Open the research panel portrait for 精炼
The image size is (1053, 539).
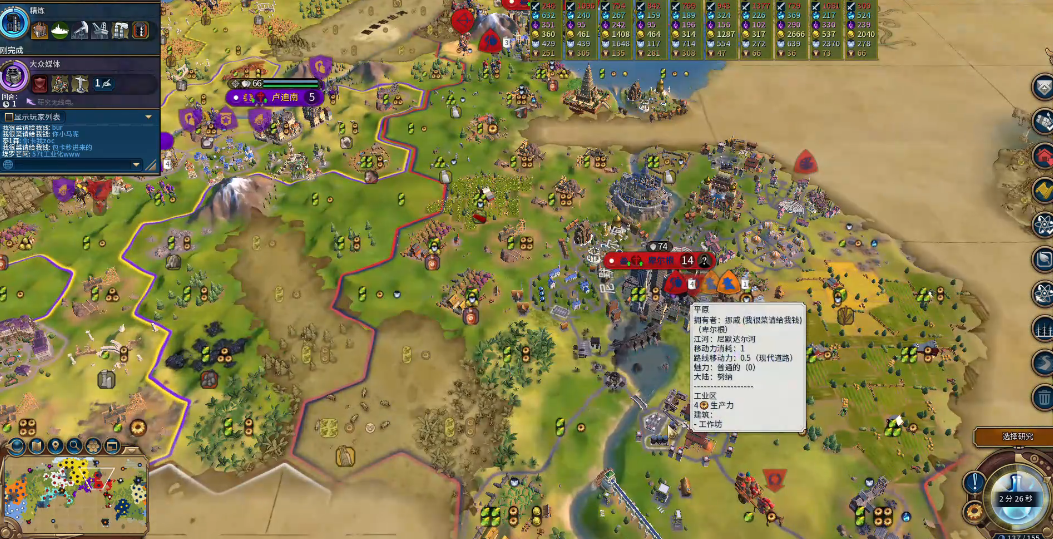point(15,23)
